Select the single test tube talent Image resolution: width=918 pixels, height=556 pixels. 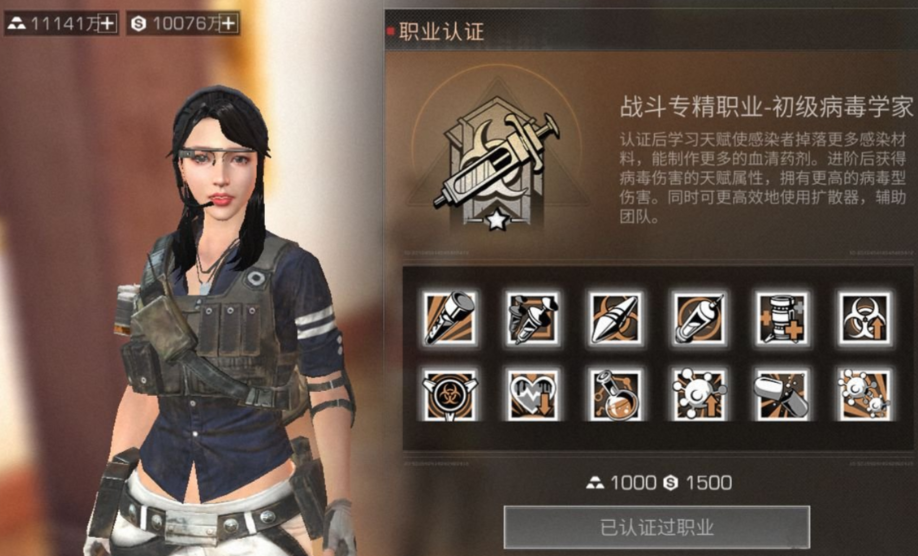coord(449,318)
